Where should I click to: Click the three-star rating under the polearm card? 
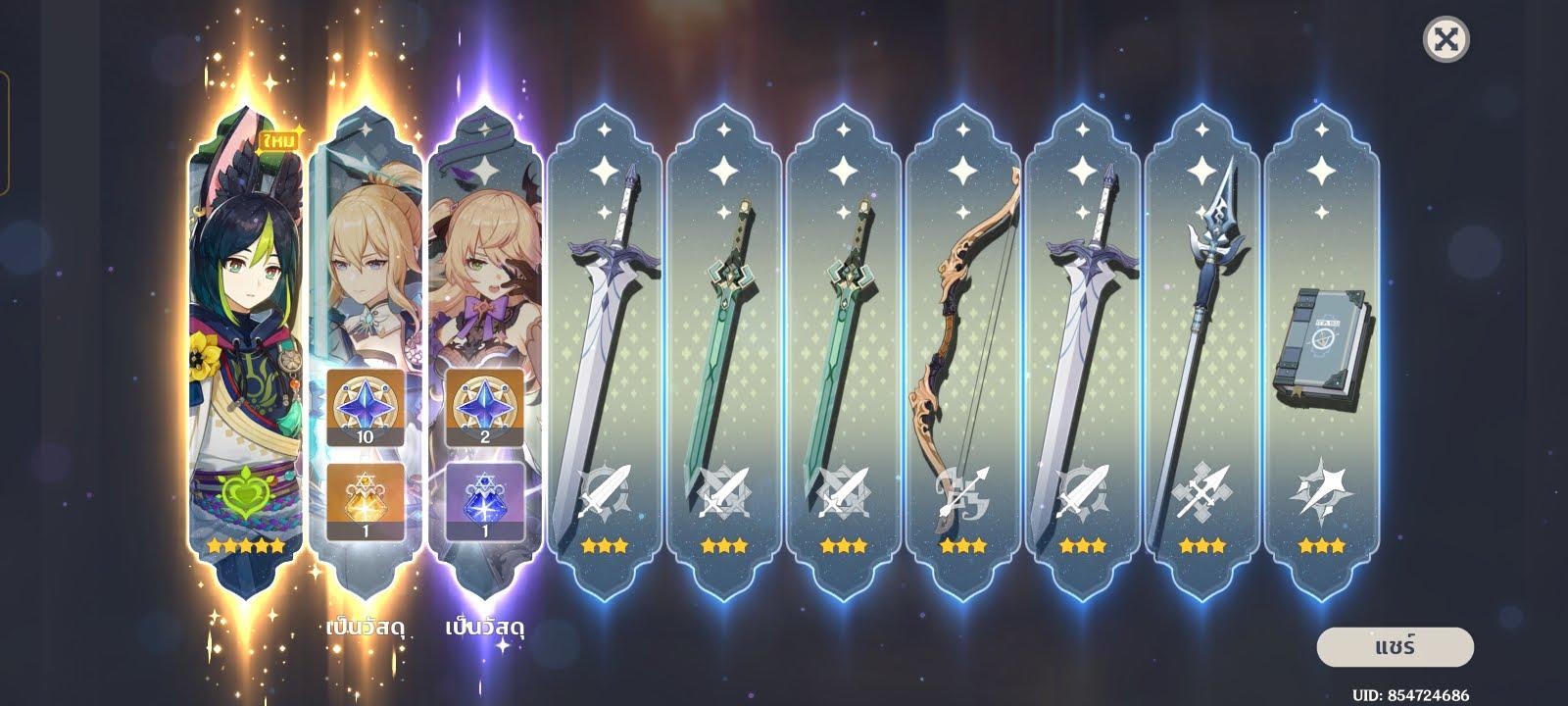click(x=1202, y=546)
